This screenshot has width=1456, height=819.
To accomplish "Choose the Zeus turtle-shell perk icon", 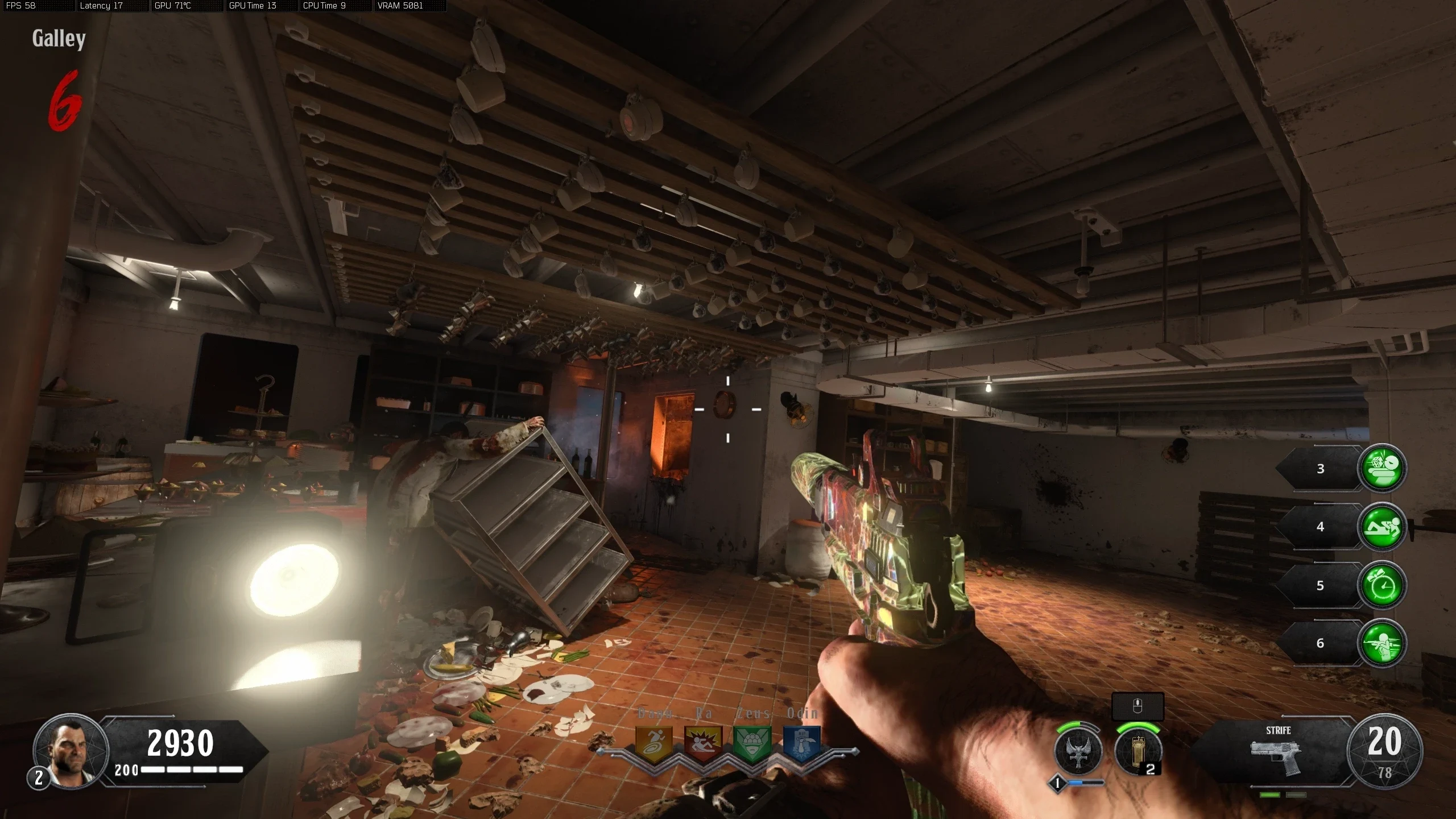I will pos(752,742).
